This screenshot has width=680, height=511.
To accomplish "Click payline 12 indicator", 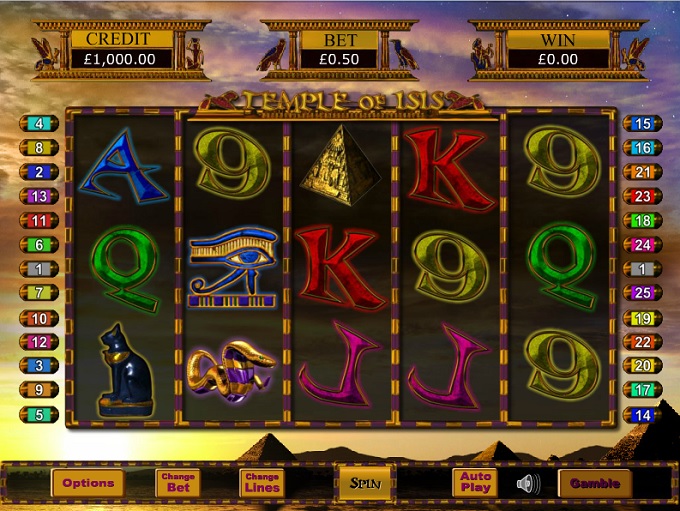I will [x=39, y=342].
